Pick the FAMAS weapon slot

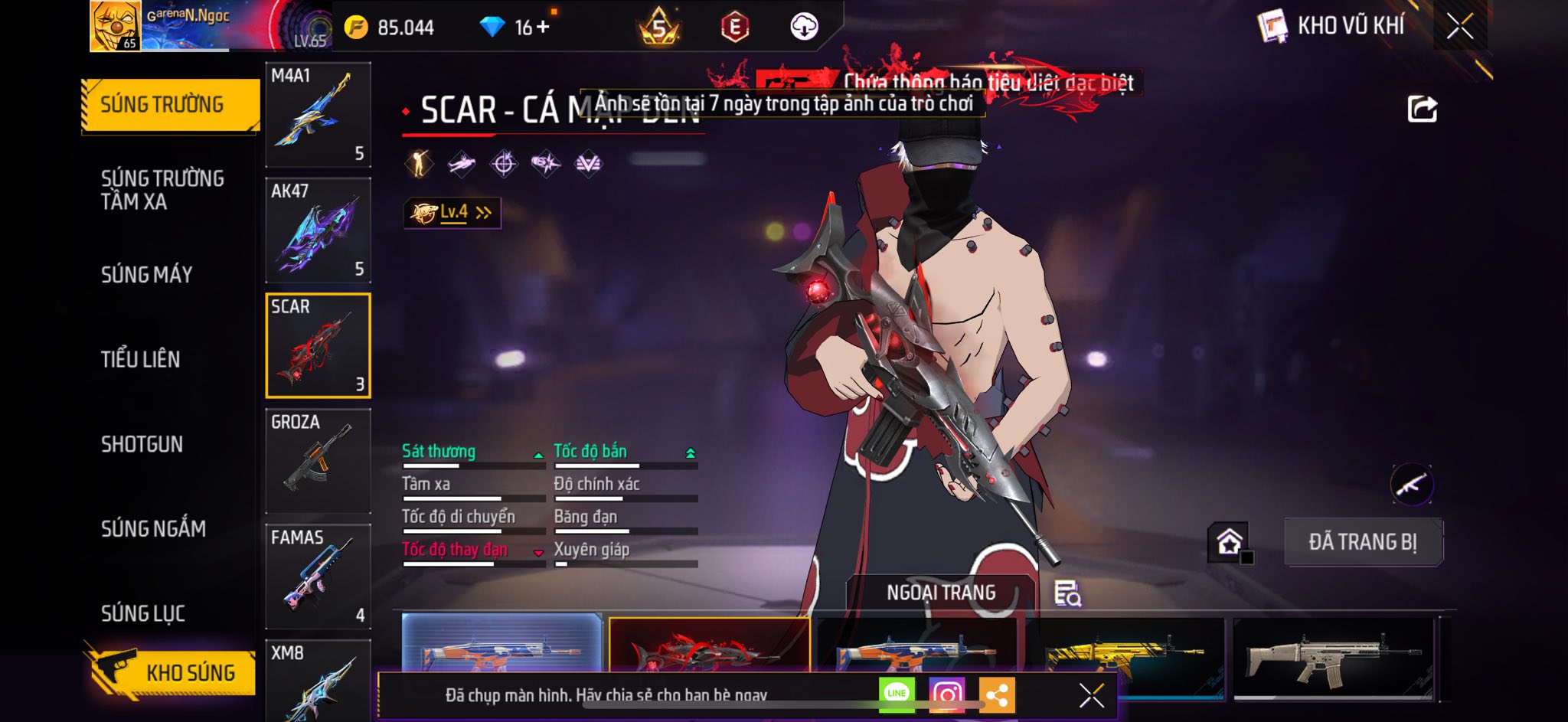(318, 577)
